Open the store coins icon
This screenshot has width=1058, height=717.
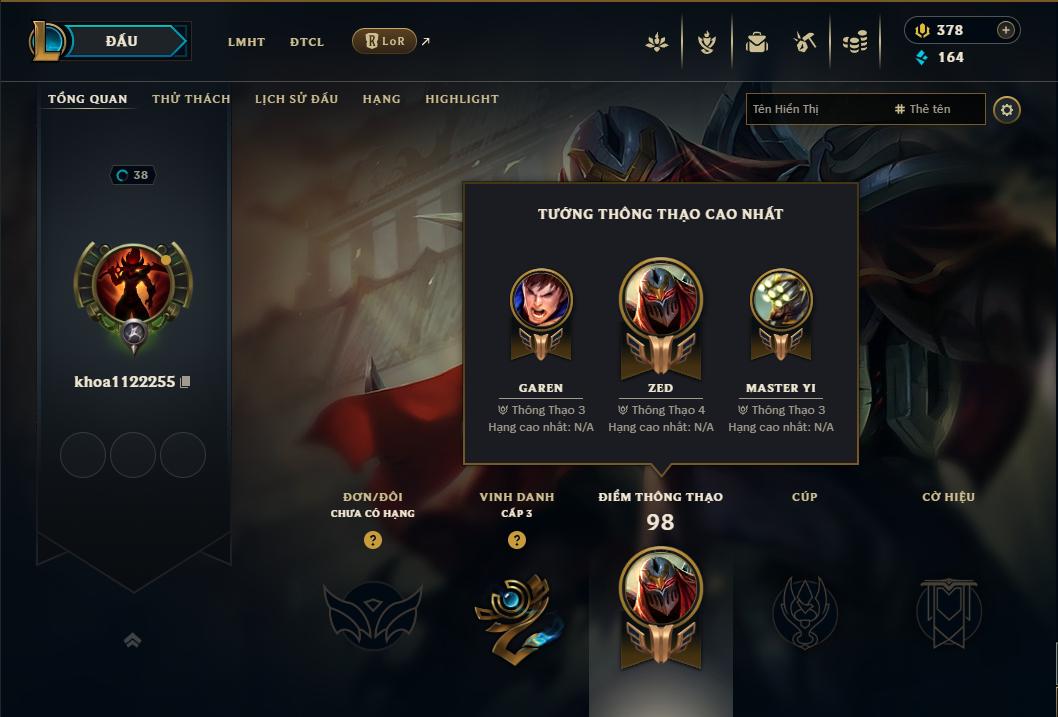[854, 42]
